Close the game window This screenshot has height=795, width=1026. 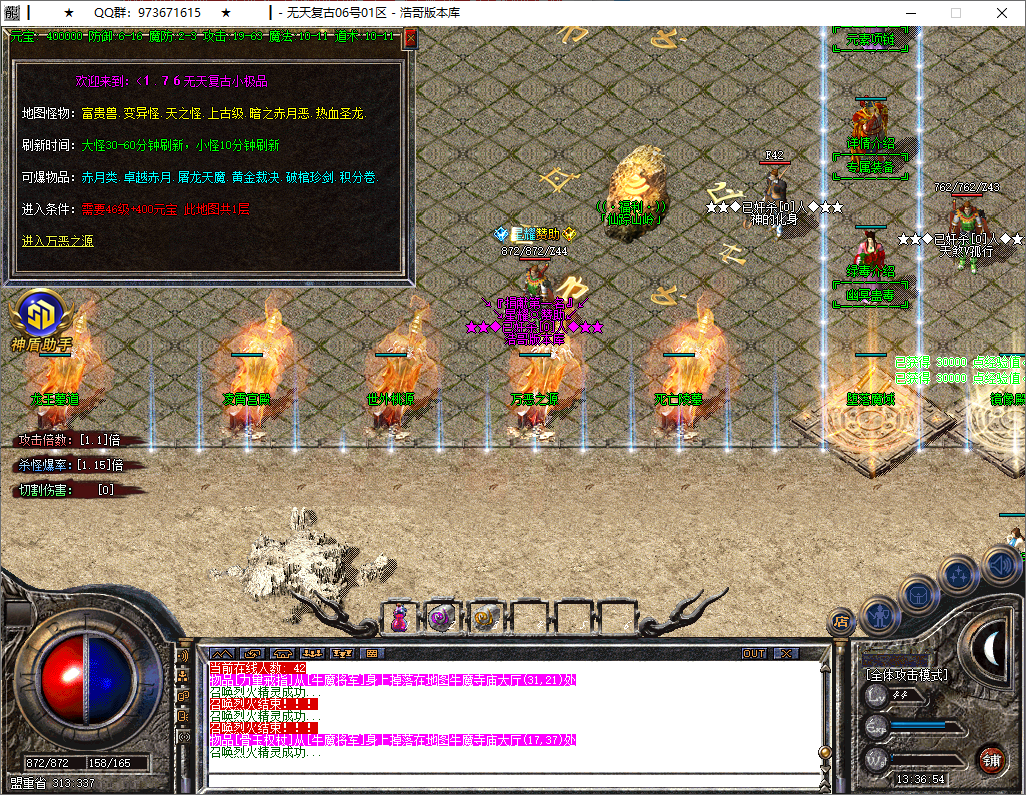[1002, 13]
